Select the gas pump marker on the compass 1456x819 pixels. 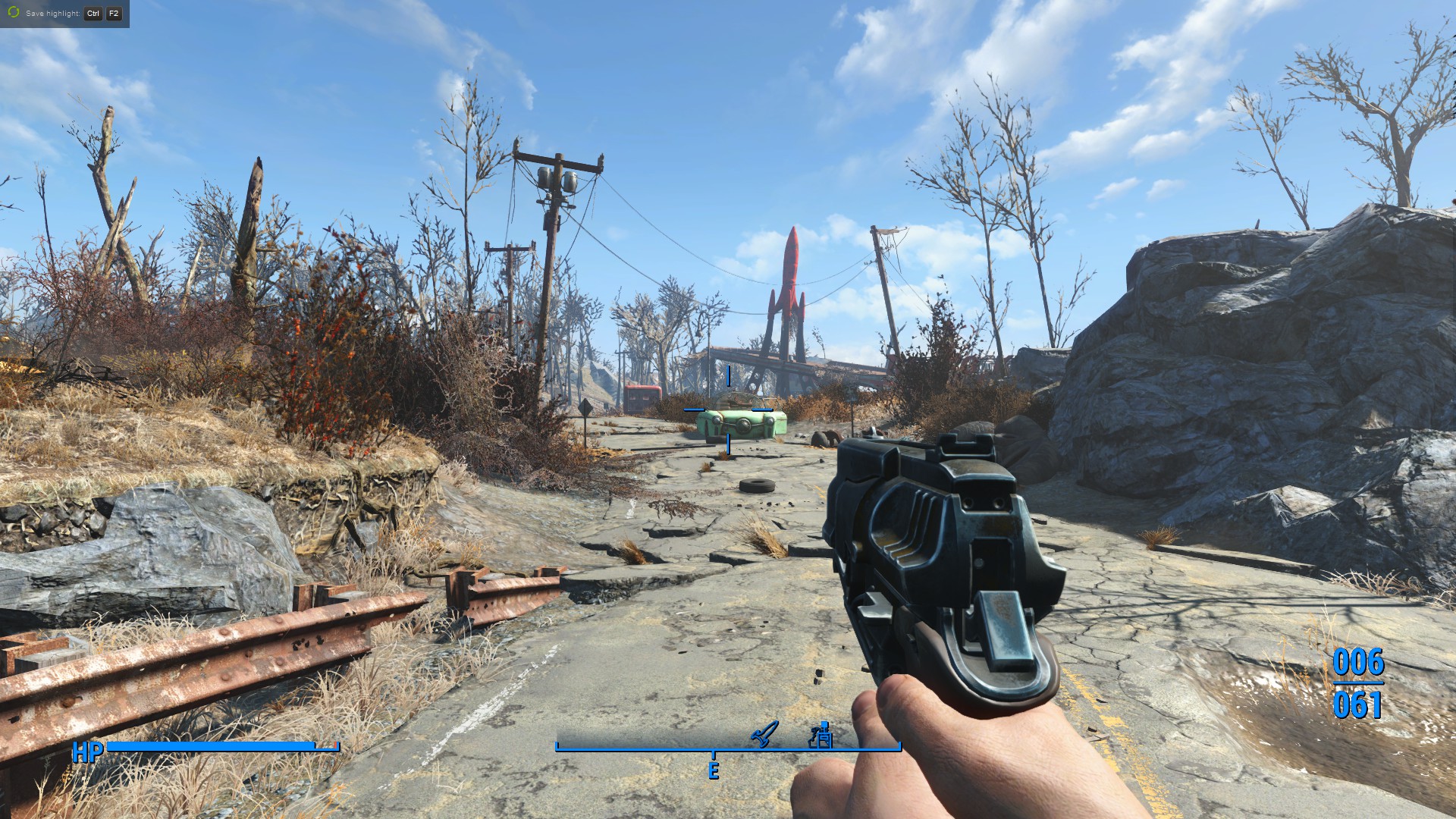click(821, 734)
